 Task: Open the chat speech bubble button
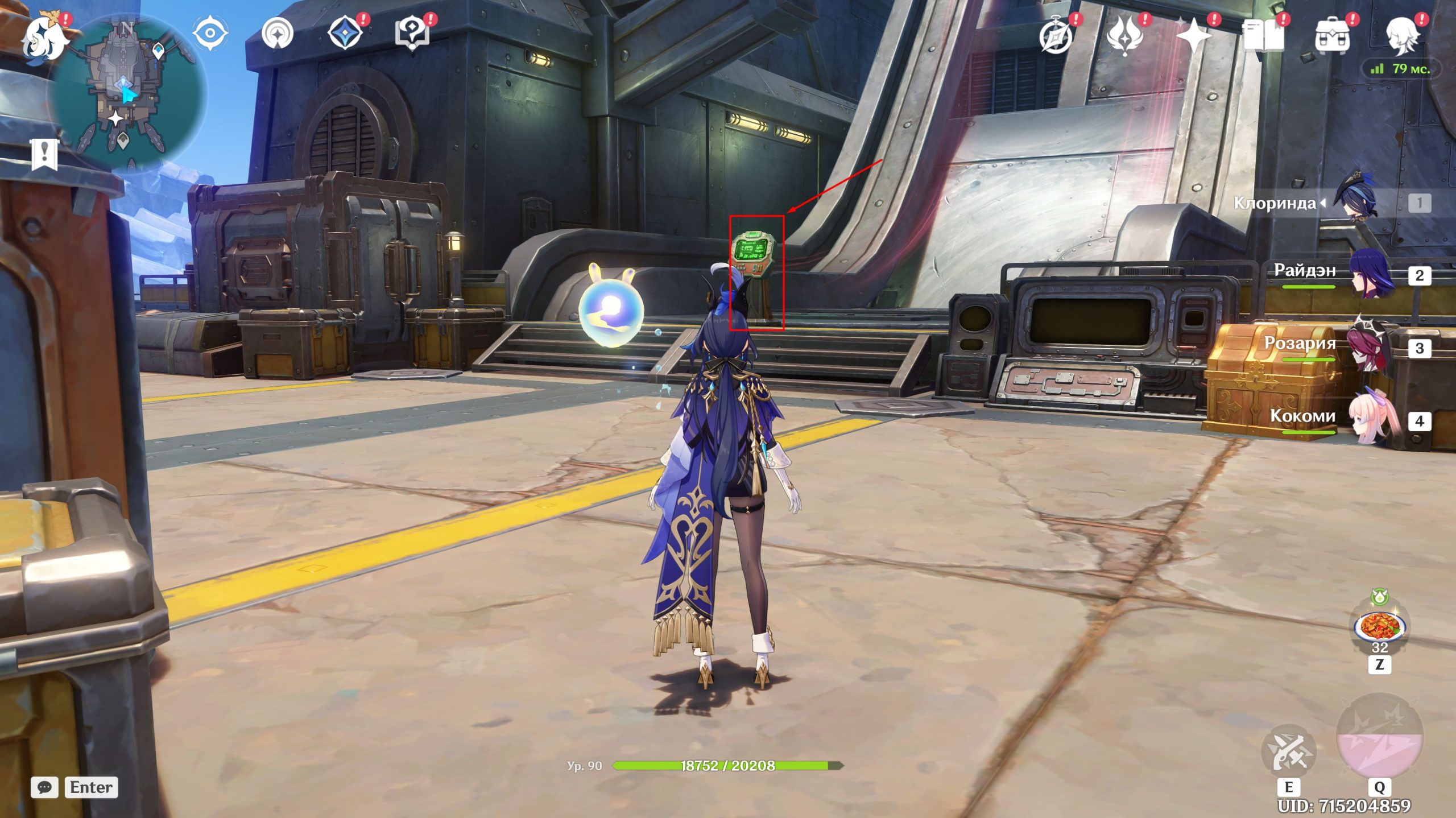pos(44,787)
